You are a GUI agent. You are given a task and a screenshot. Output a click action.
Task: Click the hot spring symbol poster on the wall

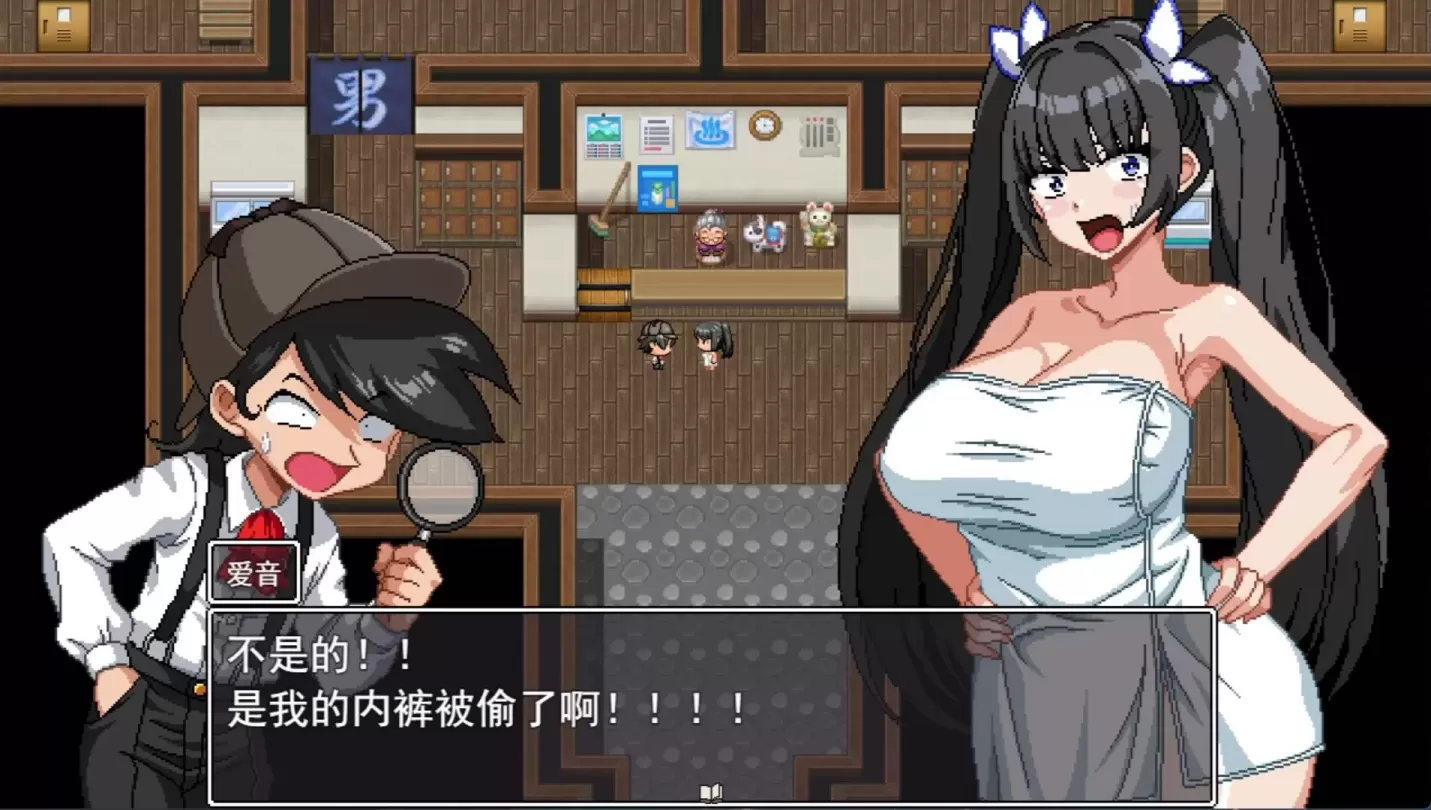[712, 130]
